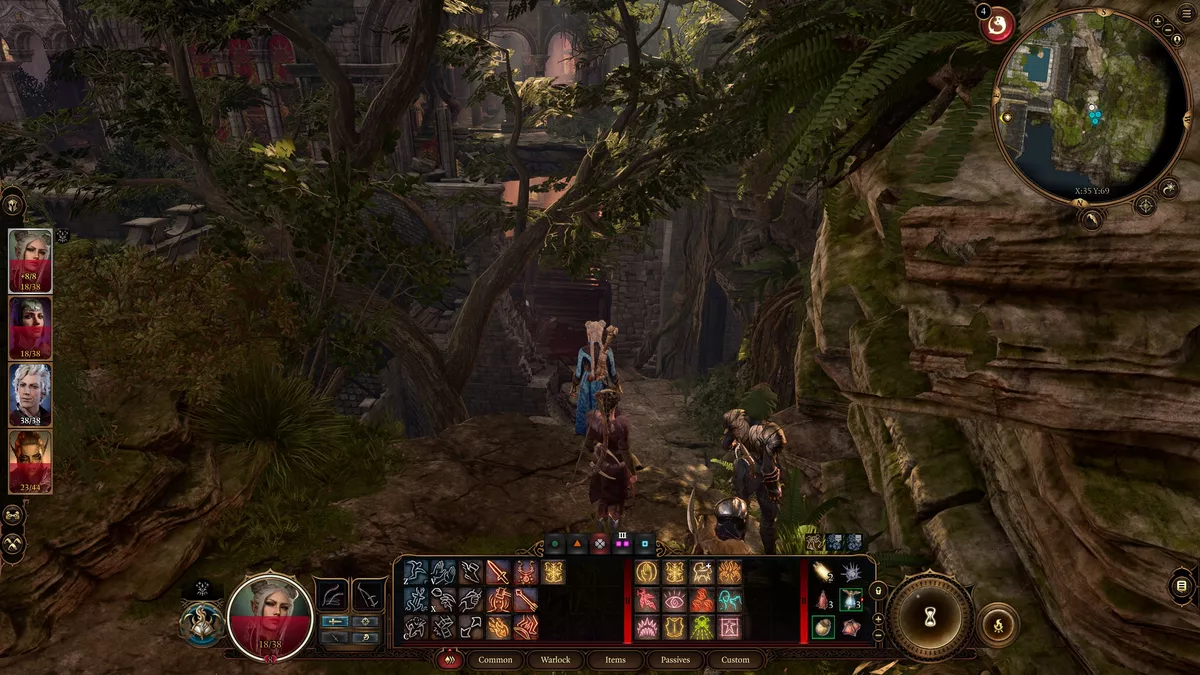1200x675 pixels.
Task: Switch to the Custom hotbar tab
Action: coord(735,660)
